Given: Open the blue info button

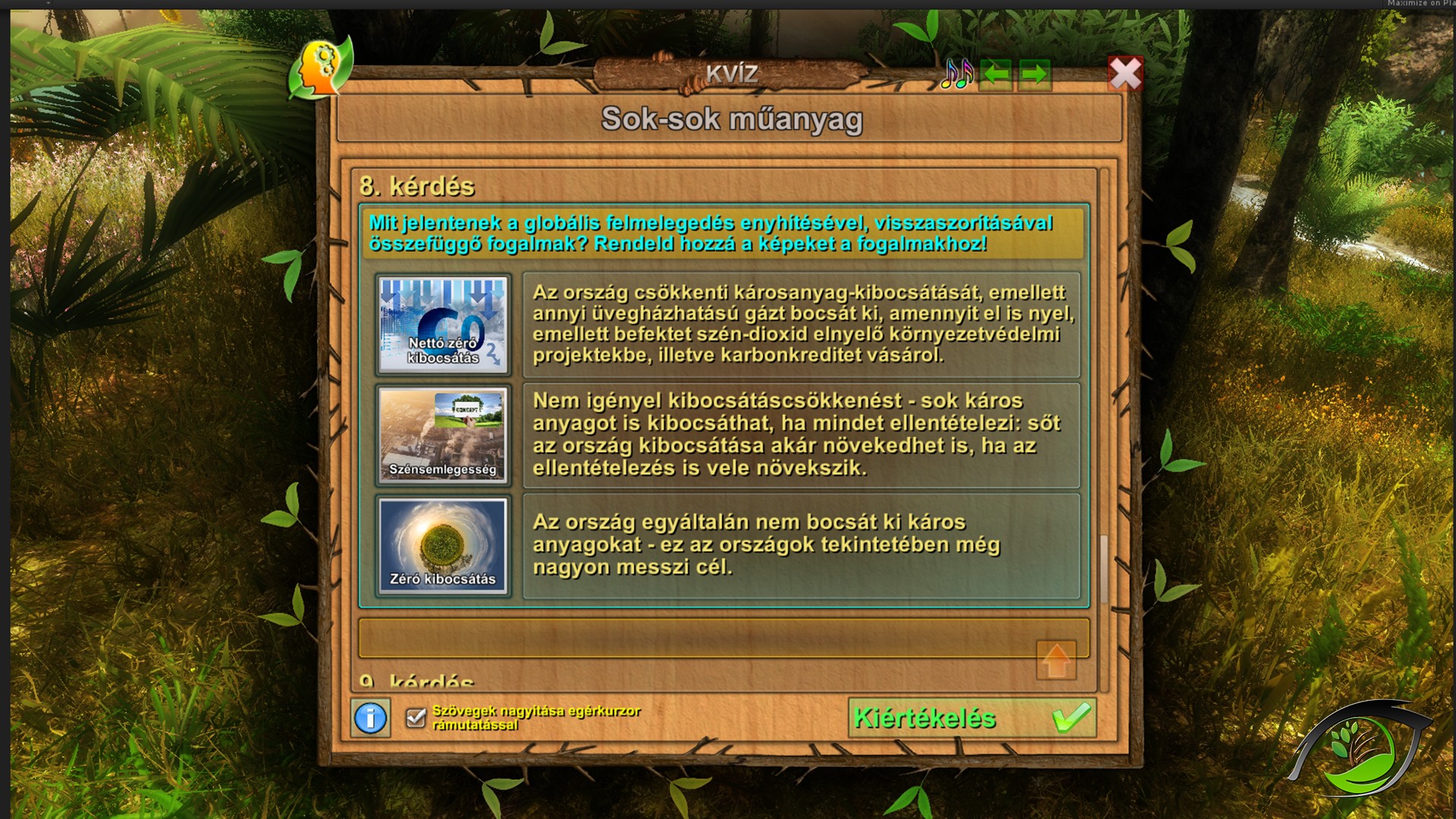Looking at the screenshot, I should click(x=371, y=717).
